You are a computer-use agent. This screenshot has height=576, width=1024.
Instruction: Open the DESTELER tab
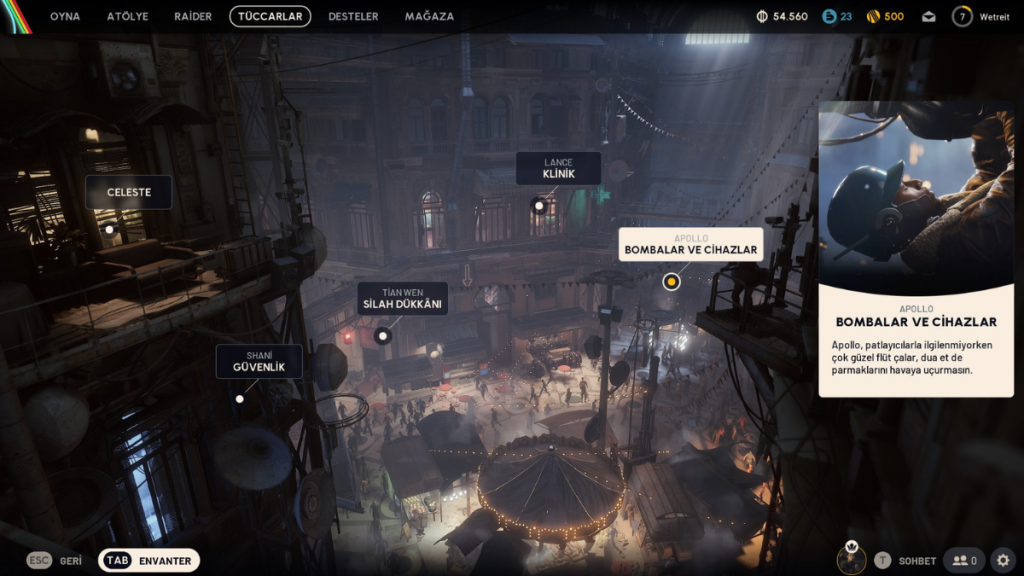354,16
